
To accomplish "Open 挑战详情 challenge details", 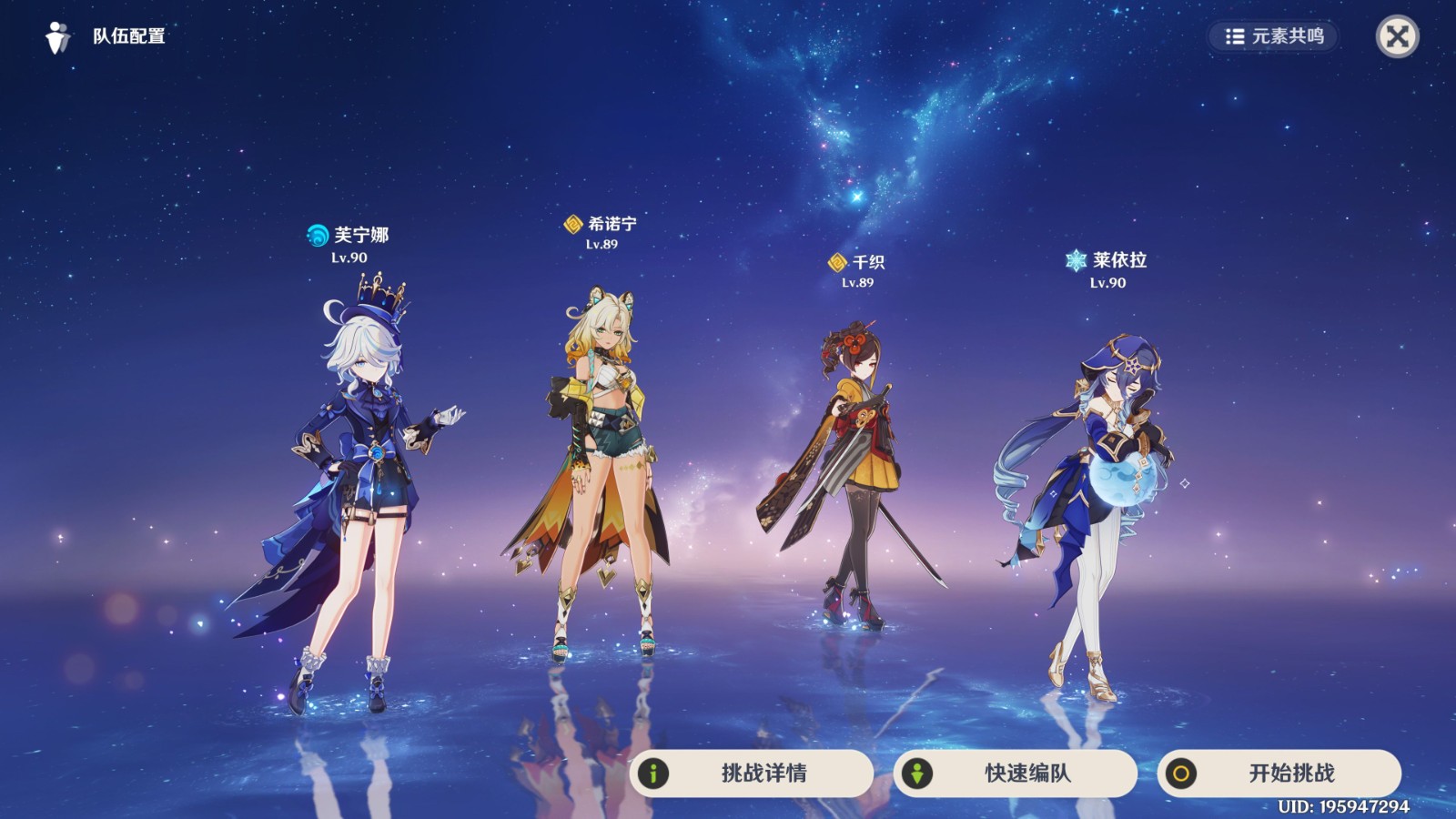I will [752, 773].
